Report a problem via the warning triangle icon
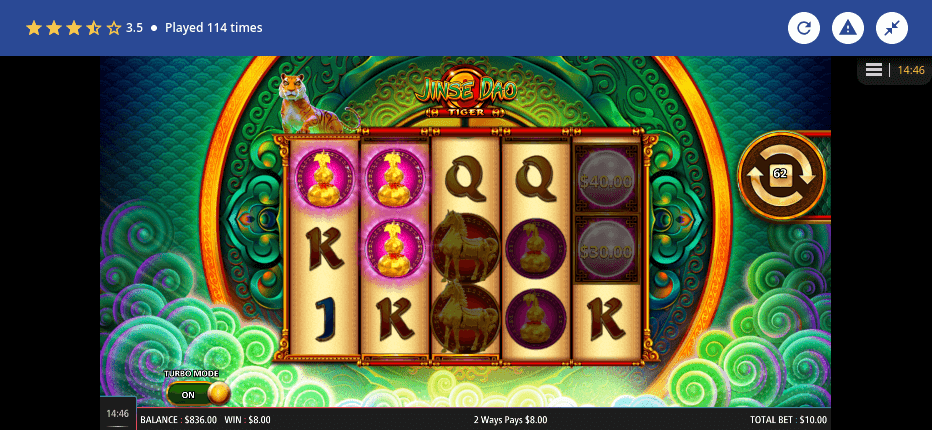The image size is (932, 430). coord(848,28)
